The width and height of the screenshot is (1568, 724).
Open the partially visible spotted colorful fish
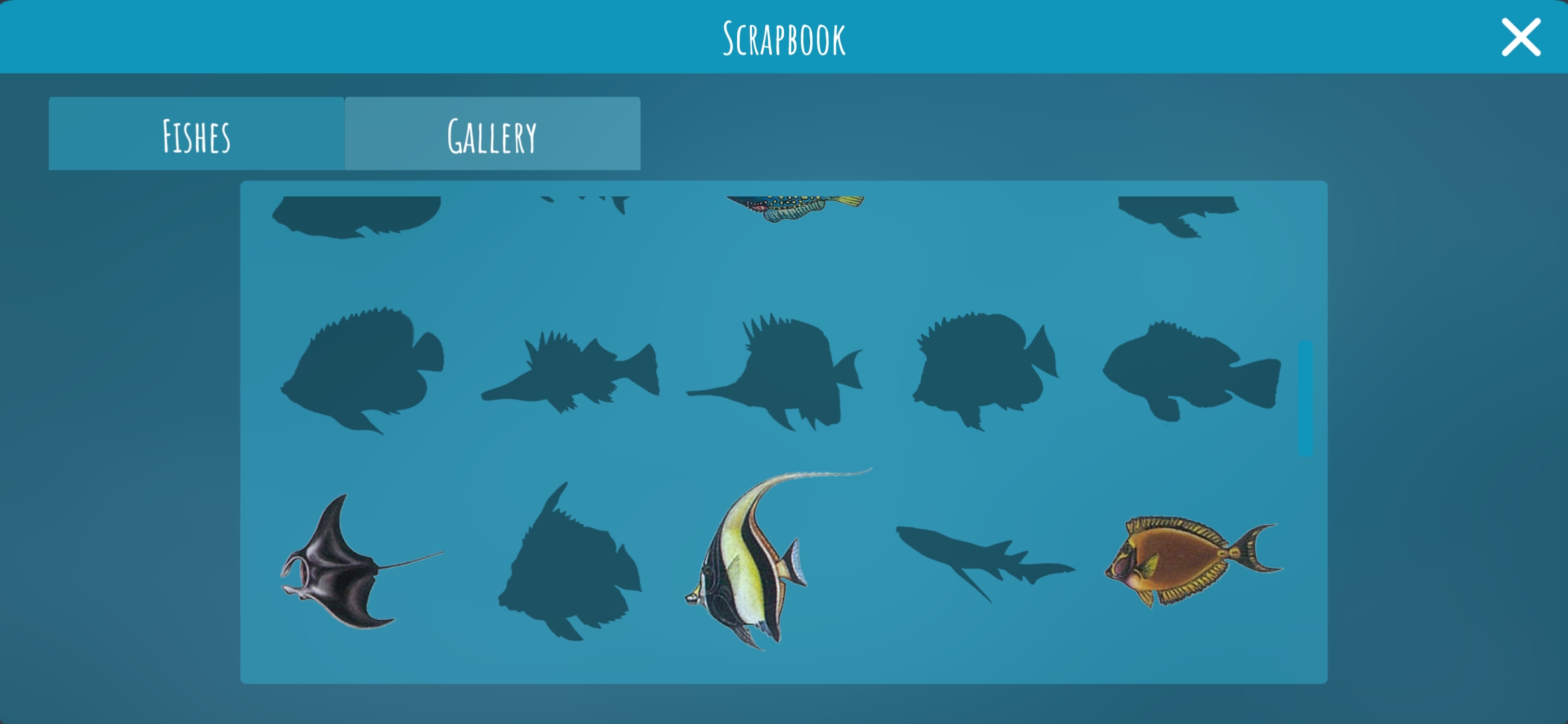[794, 207]
